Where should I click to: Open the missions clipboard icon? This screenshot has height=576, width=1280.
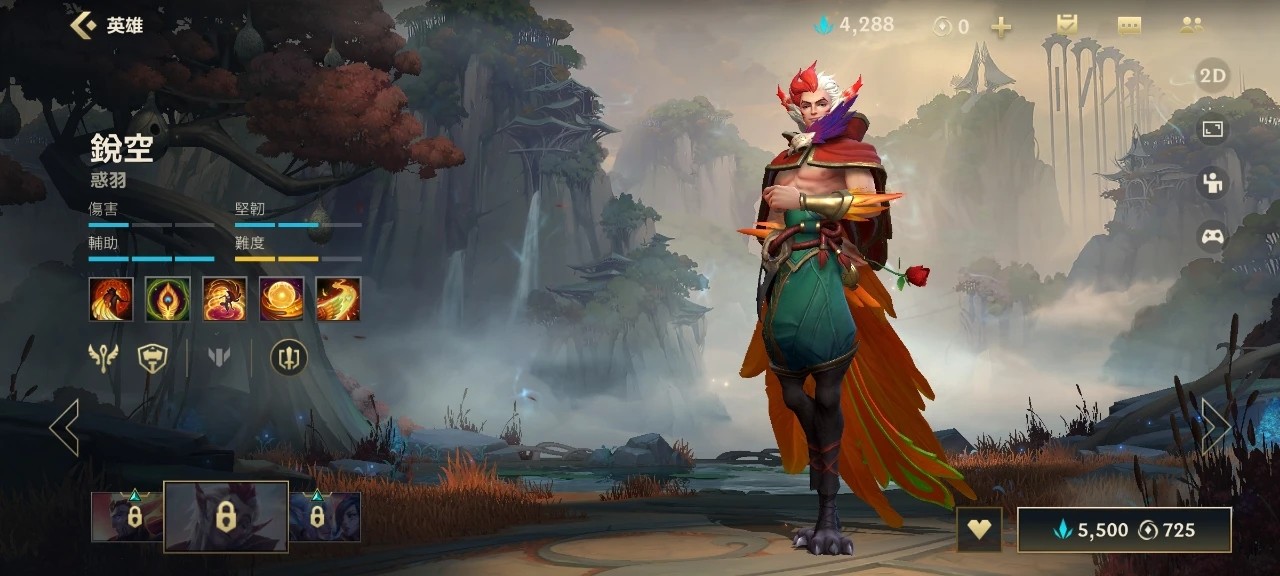[1067, 26]
